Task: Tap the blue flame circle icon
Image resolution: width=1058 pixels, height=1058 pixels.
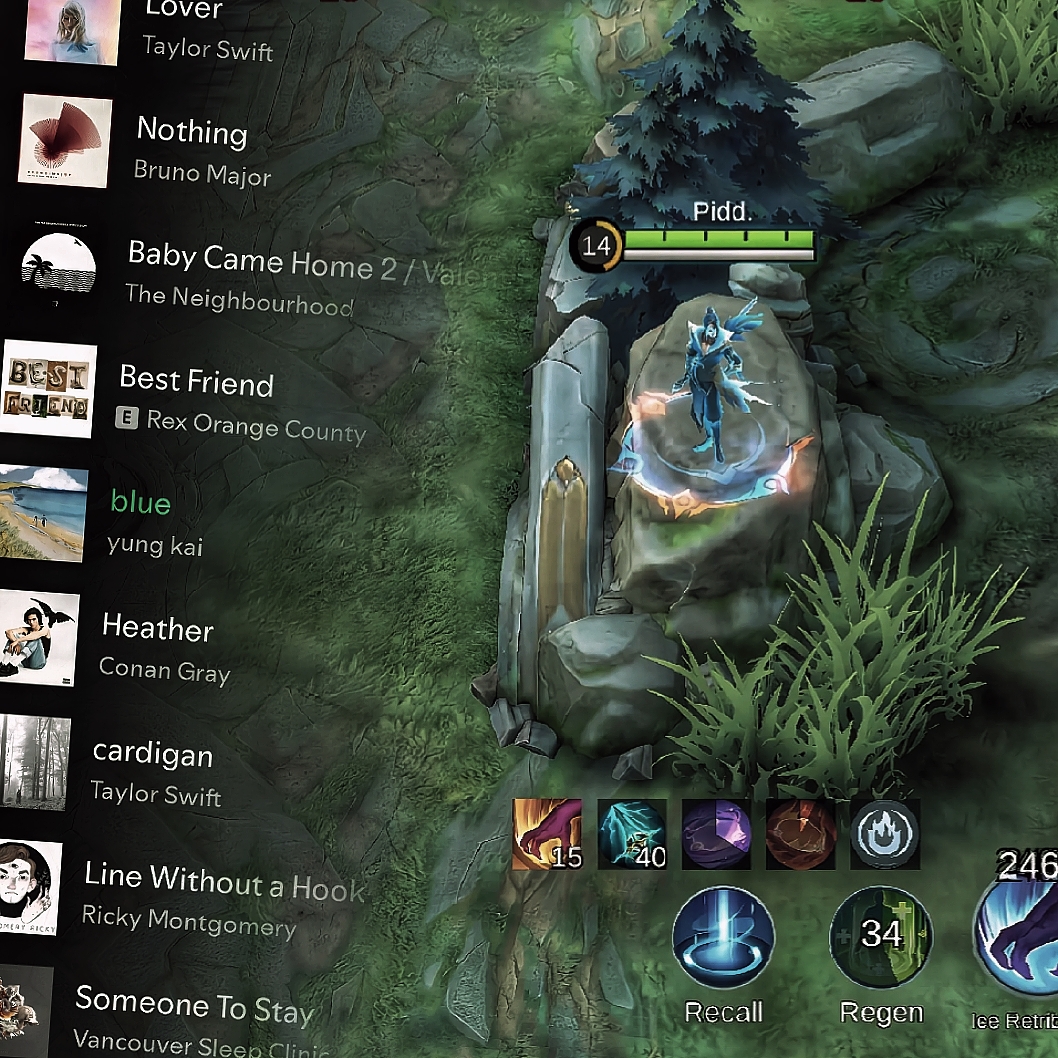Action: point(884,833)
